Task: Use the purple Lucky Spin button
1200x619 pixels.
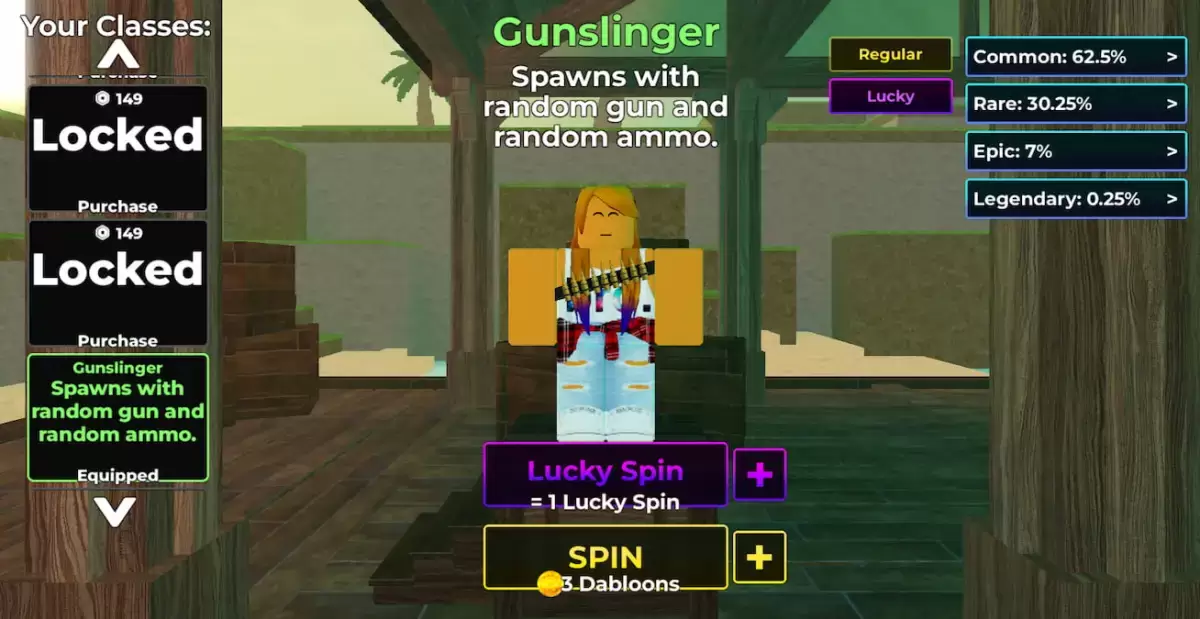Action: (x=605, y=474)
